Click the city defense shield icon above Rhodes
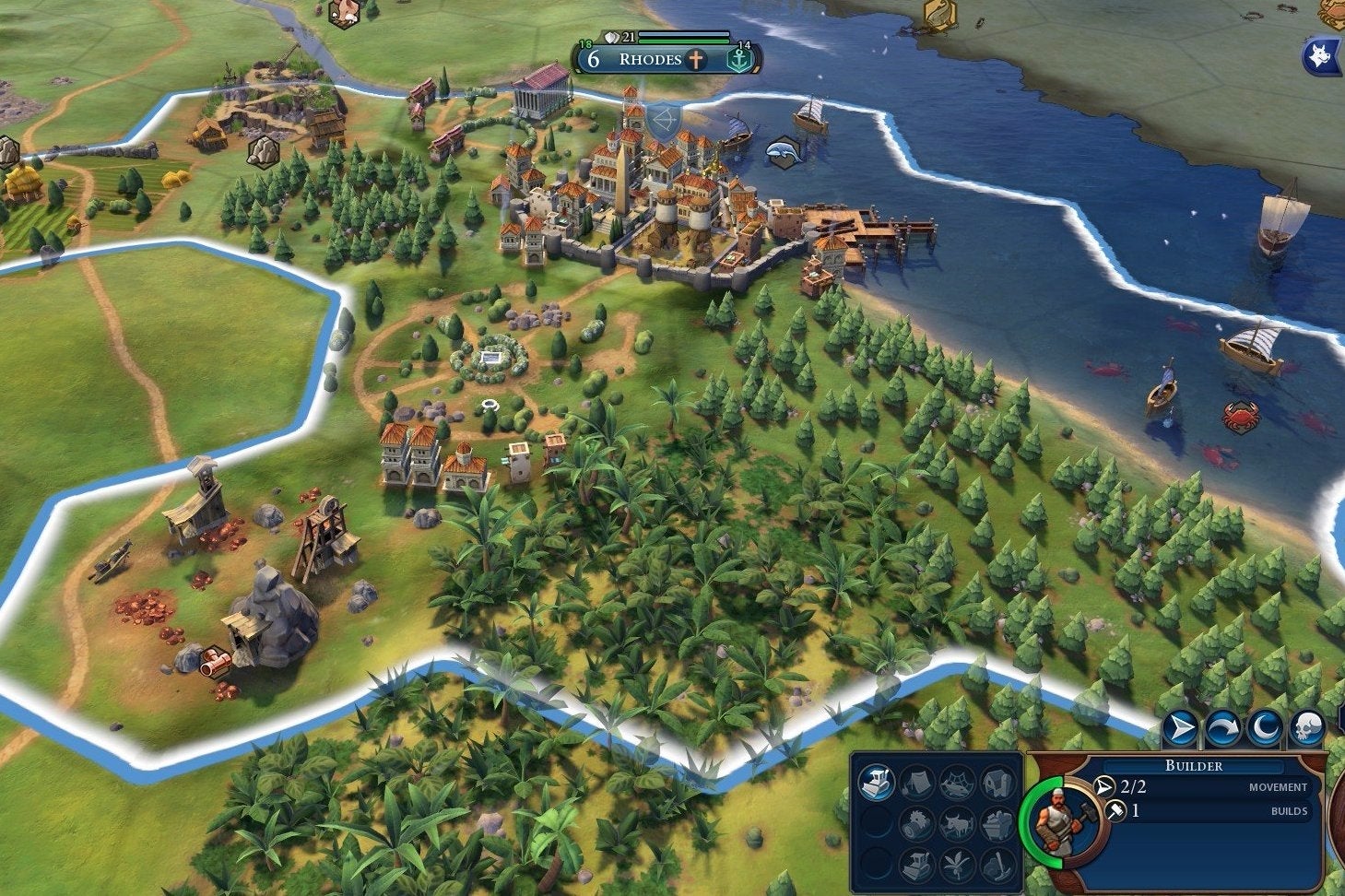Viewport: 1345px width, 896px height. (x=611, y=37)
